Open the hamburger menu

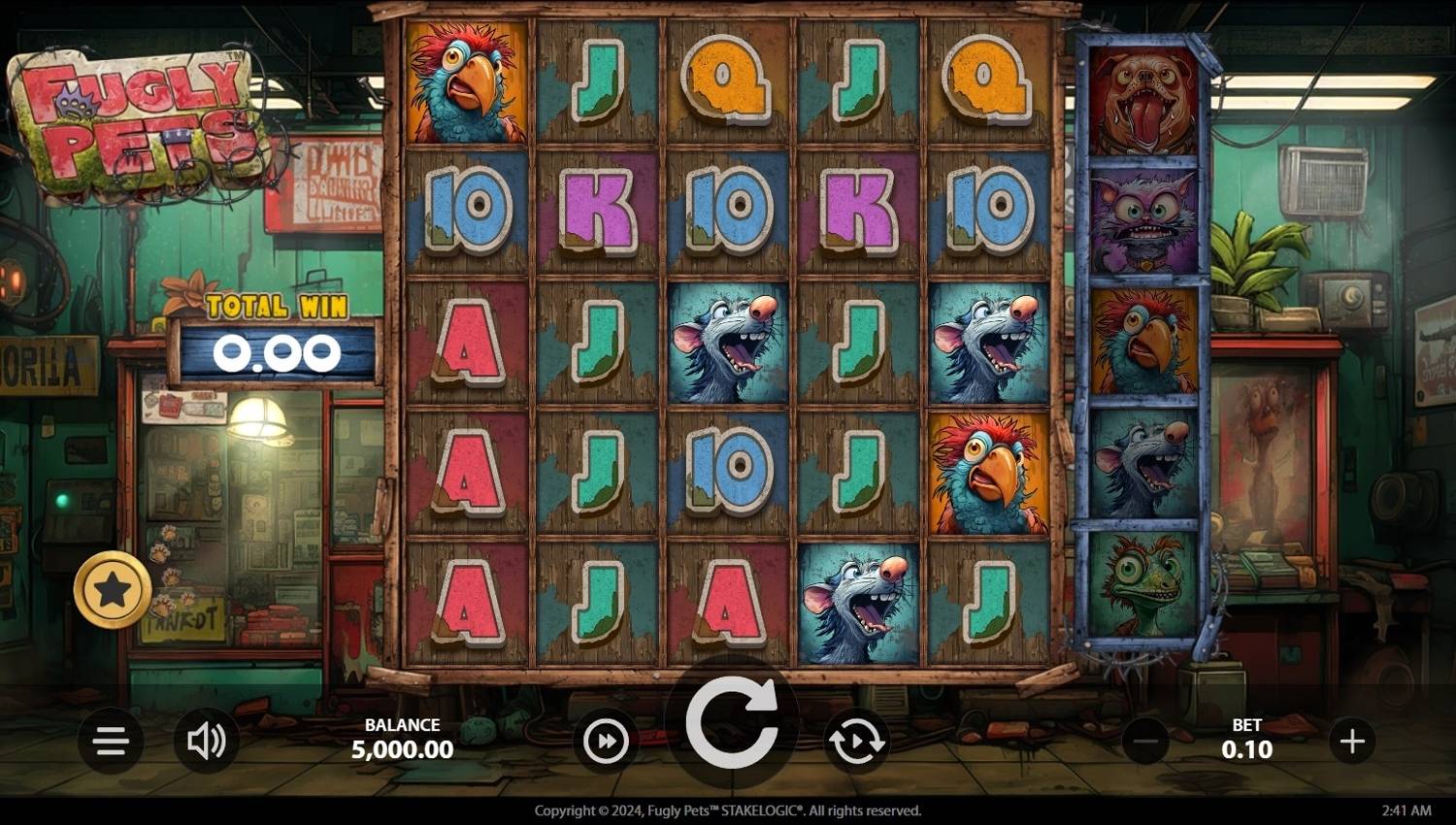point(111,742)
